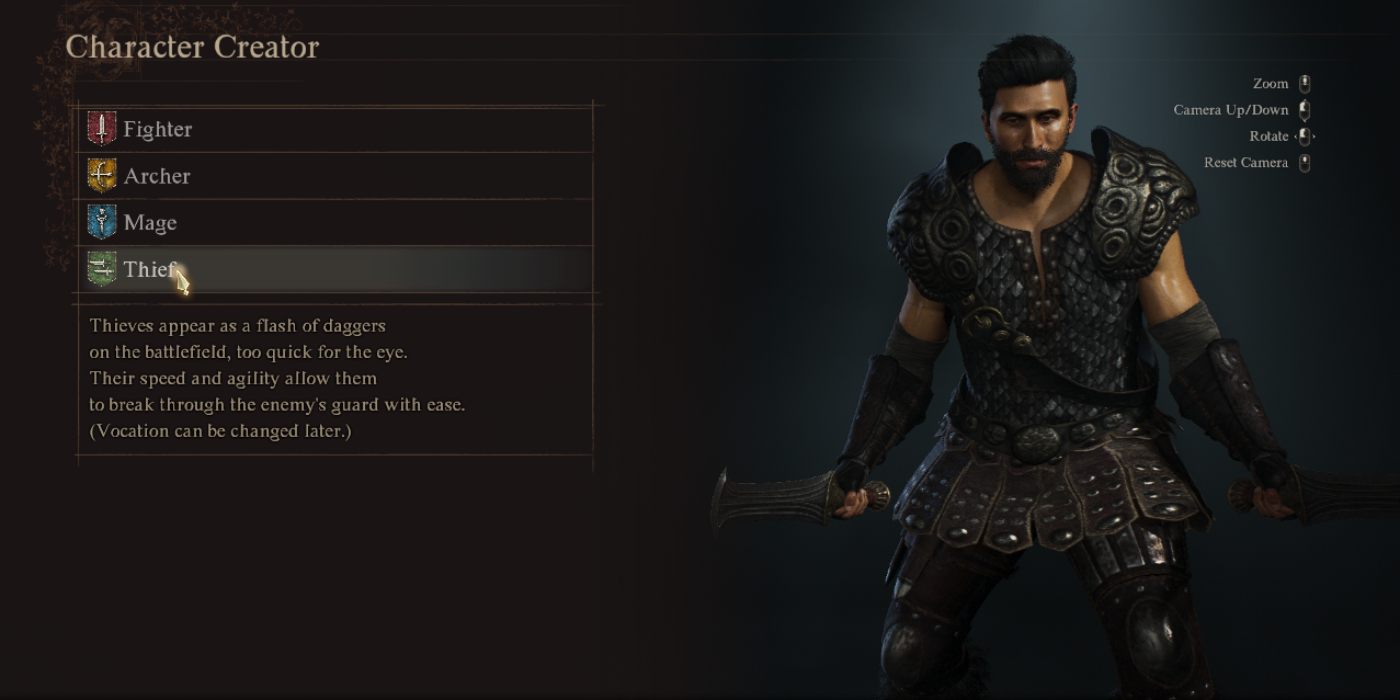Choose the Archer vocation
Image resolution: width=1400 pixels, height=700 pixels.
[156, 176]
